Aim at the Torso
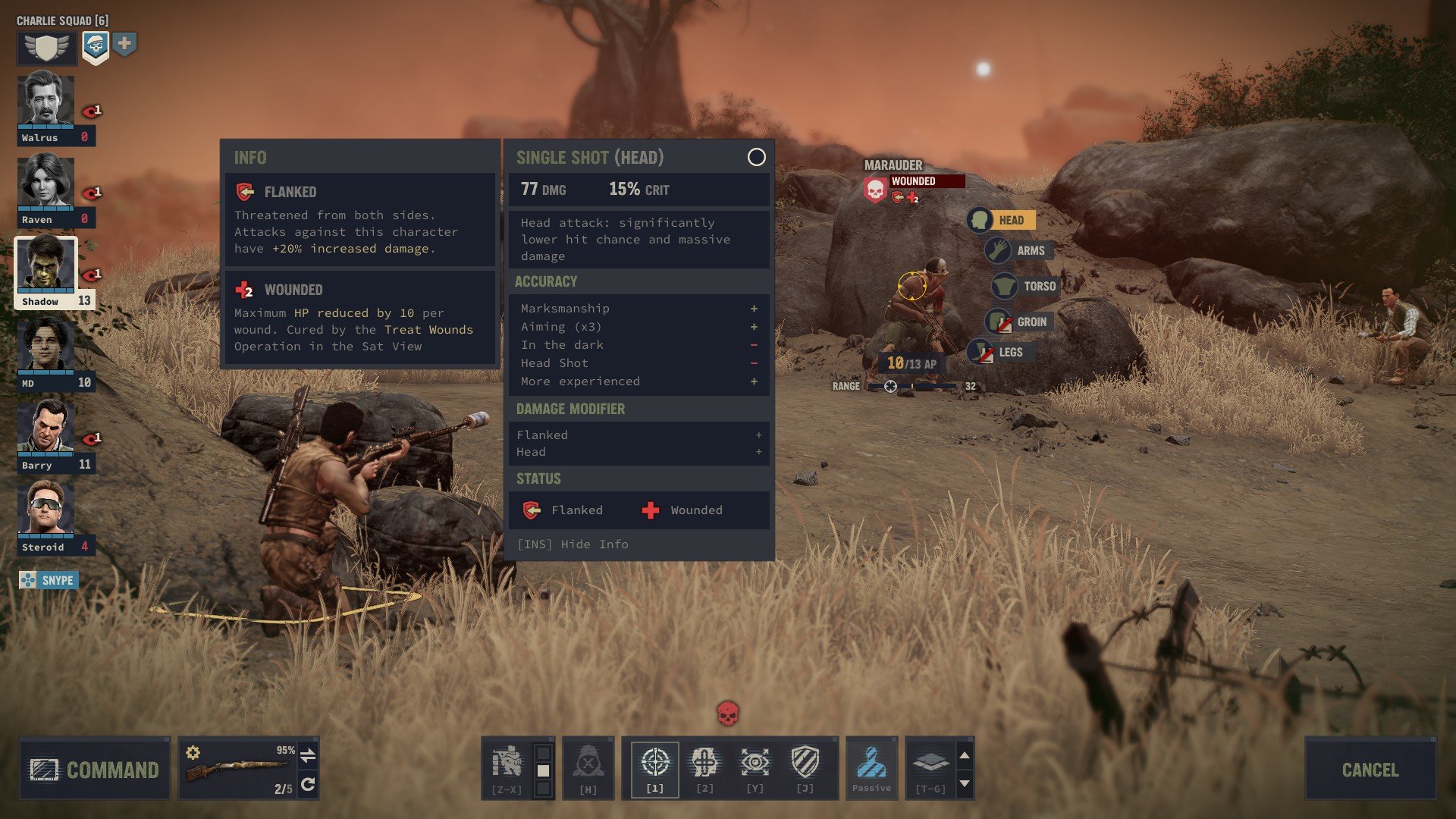The image size is (1456, 819). click(1027, 286)
